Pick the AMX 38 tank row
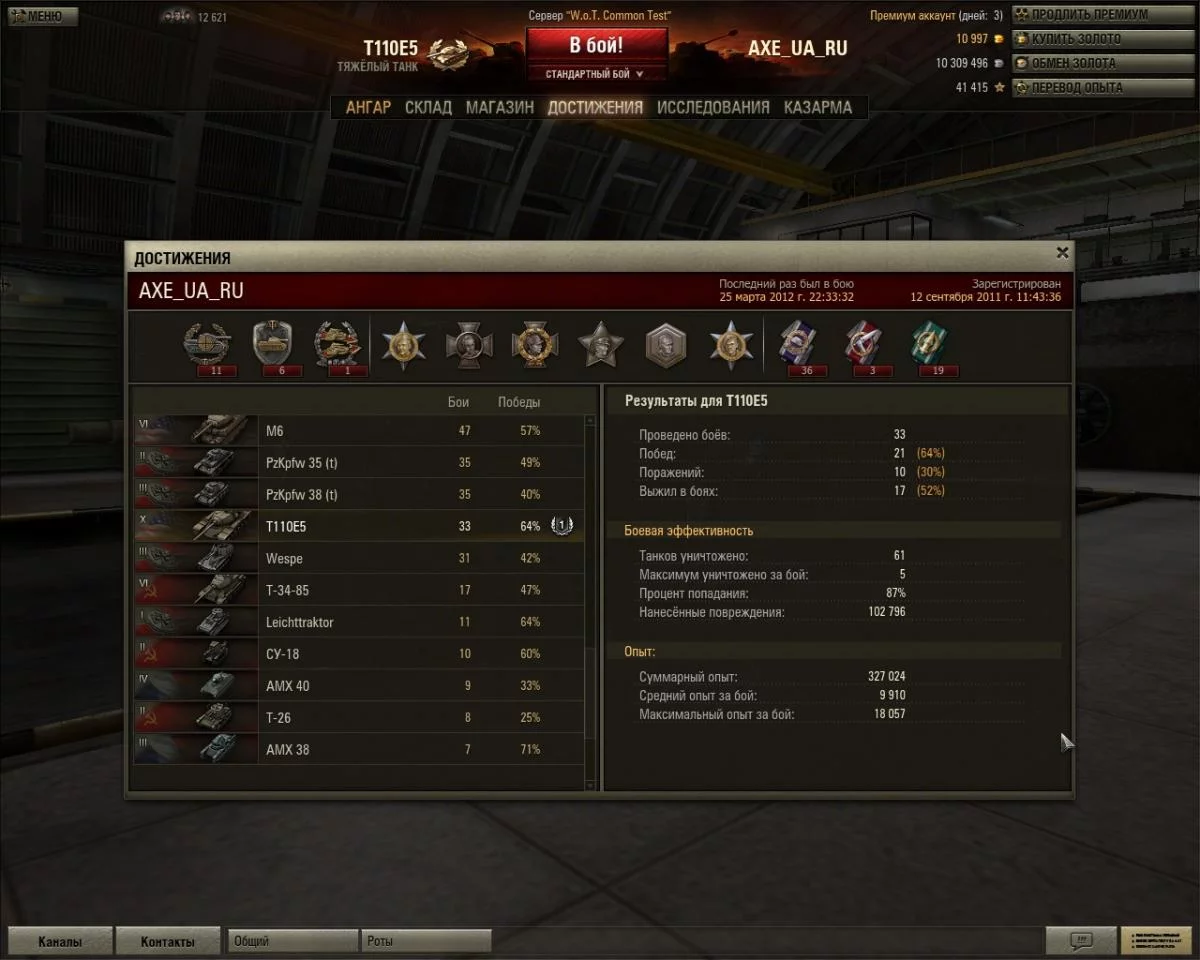The width and height of the screenshot is (1200, 960). click(359, 749)
